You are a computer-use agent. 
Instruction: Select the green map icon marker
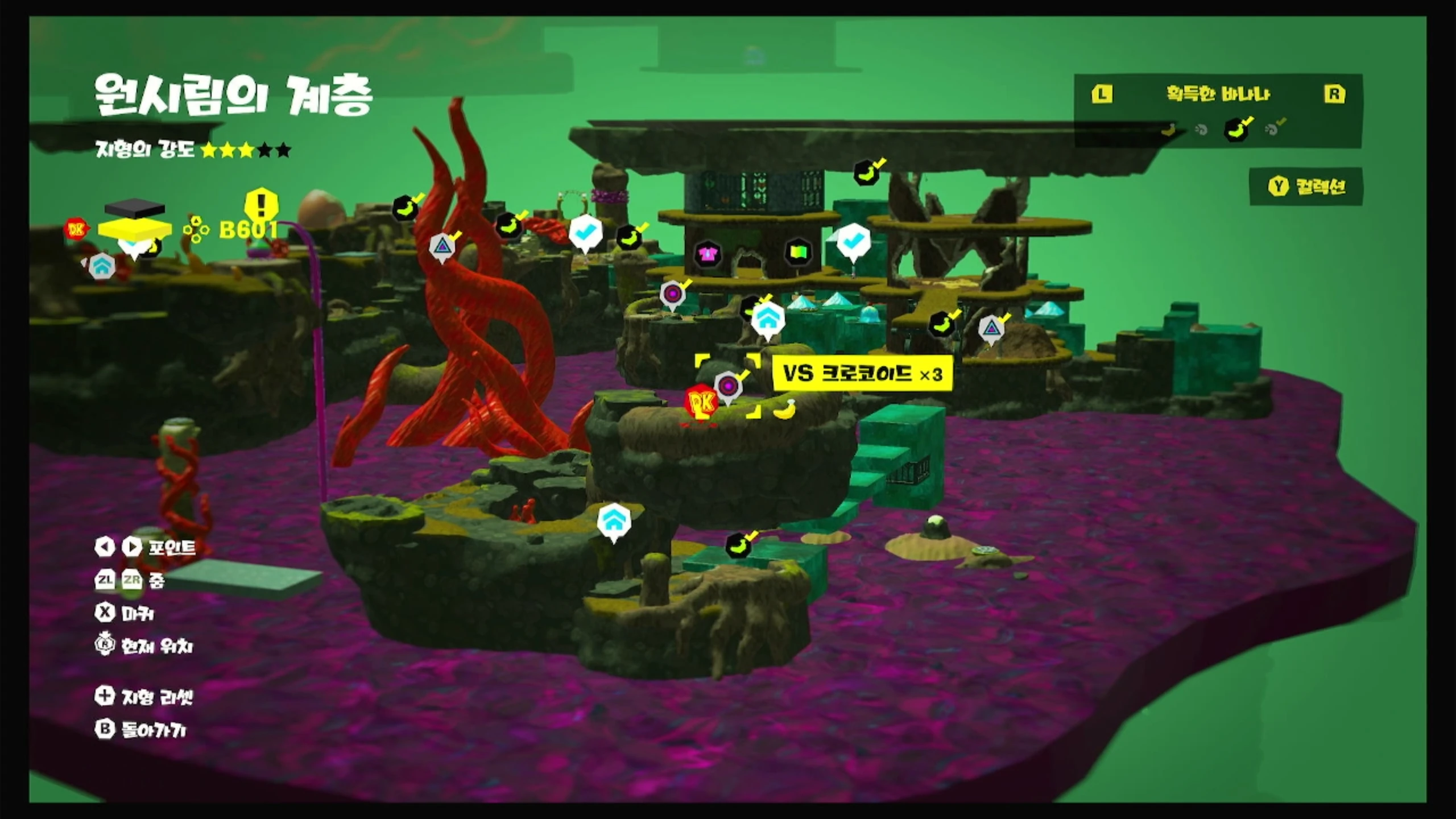click(798, 251)
